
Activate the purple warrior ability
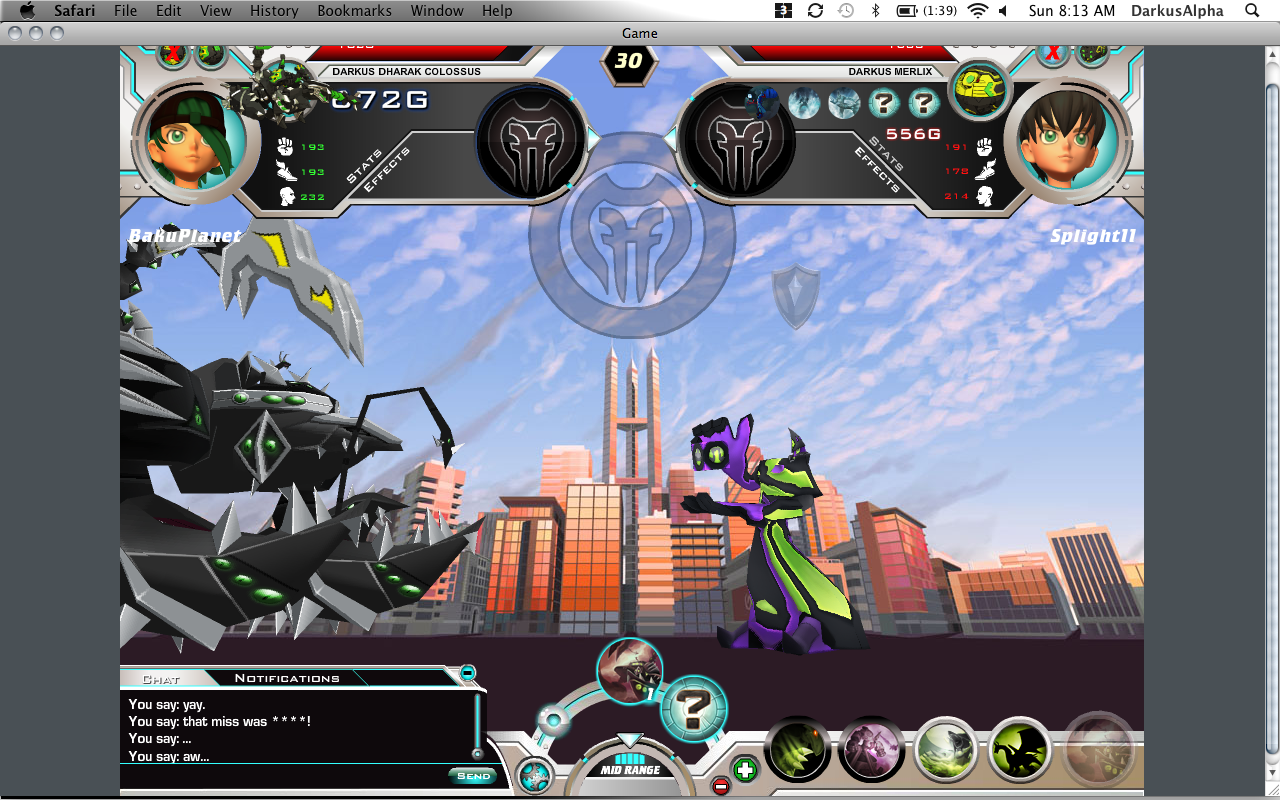click(x=871, y=750)
